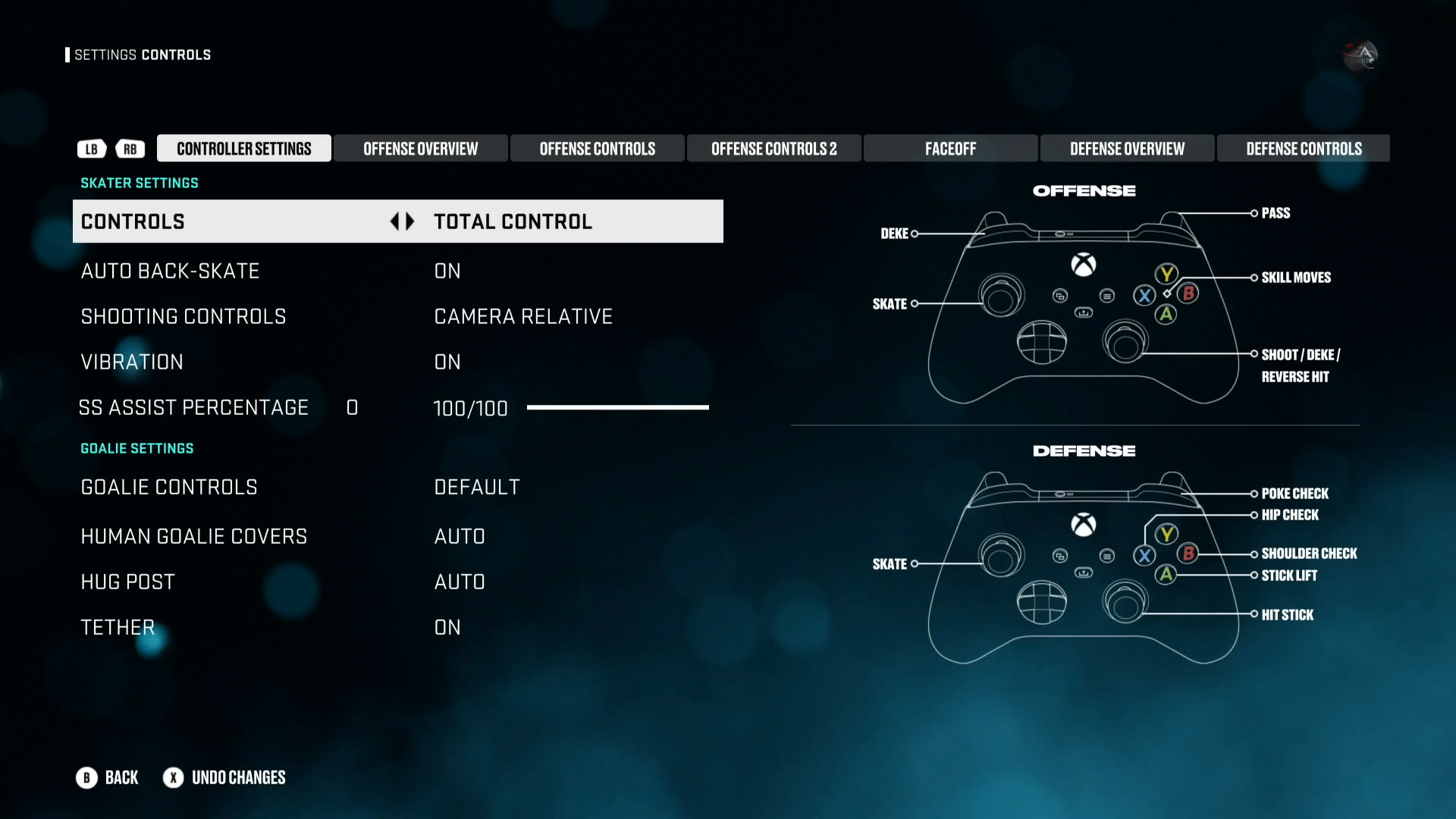
Task: Select the Y button on the Offense controller diagram
Action: [1166, 275]
